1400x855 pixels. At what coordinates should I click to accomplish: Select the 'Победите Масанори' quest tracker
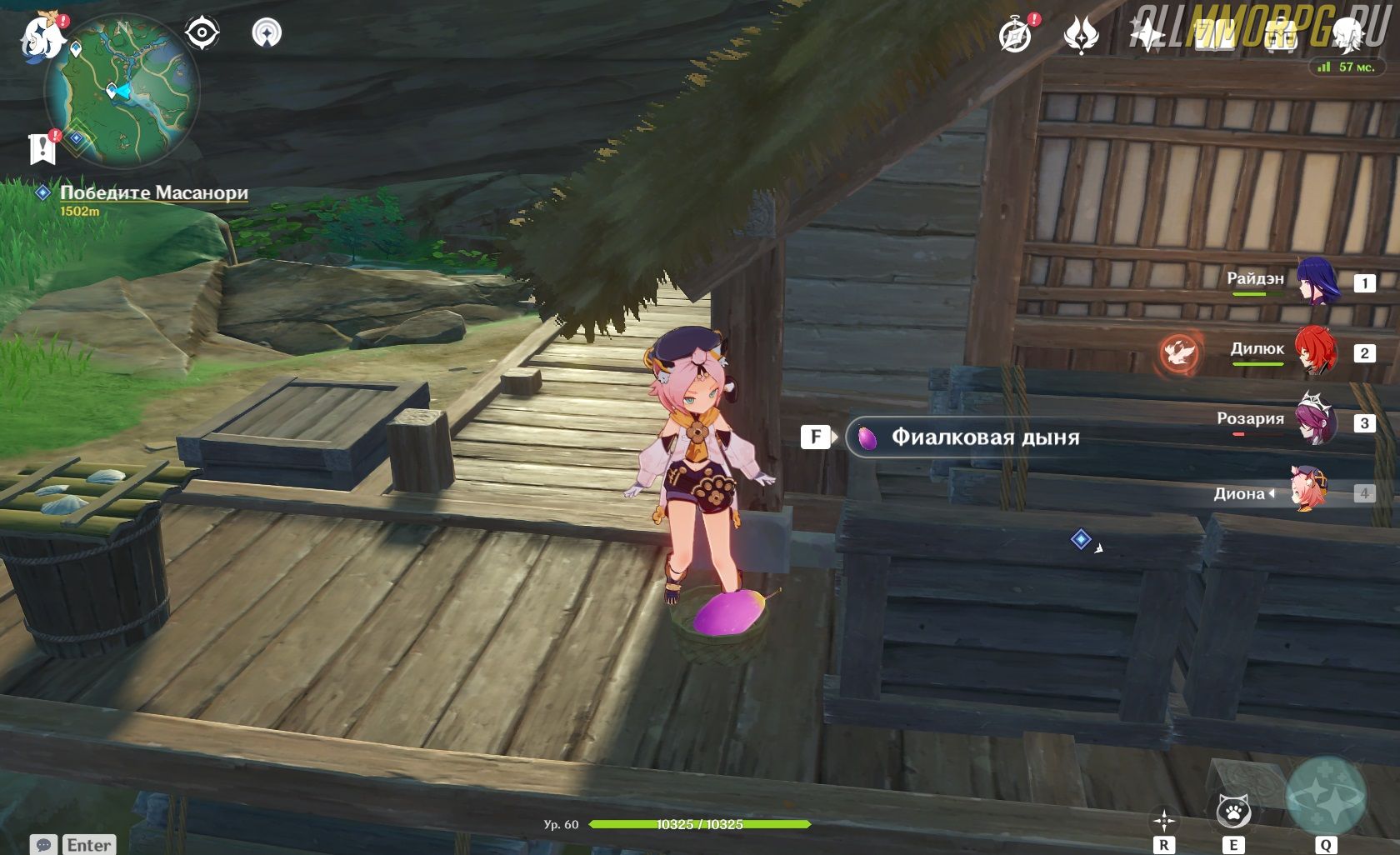pyautogui.click(x=154, y=193)
